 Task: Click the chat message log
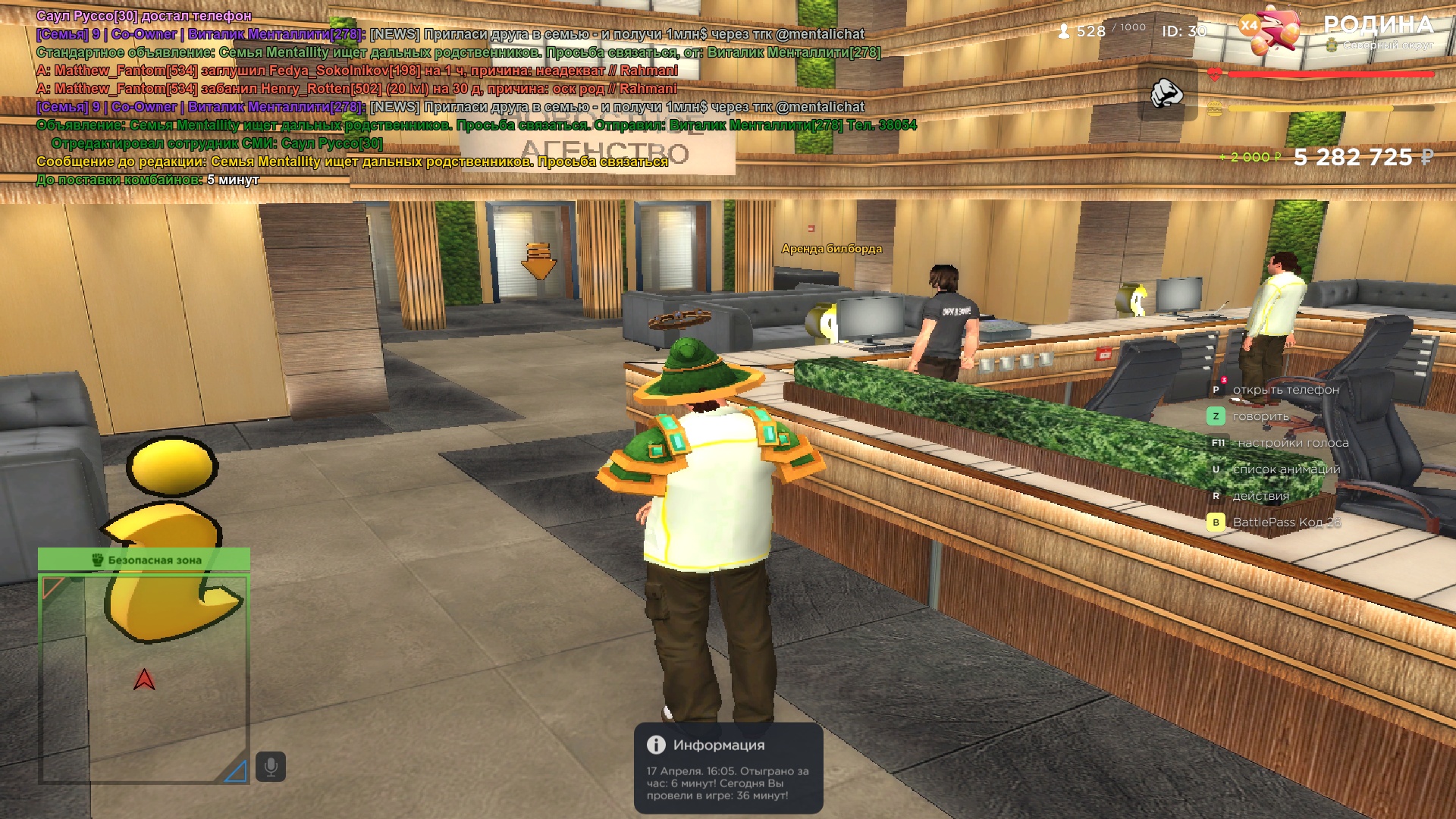click(x=455, y=98)
